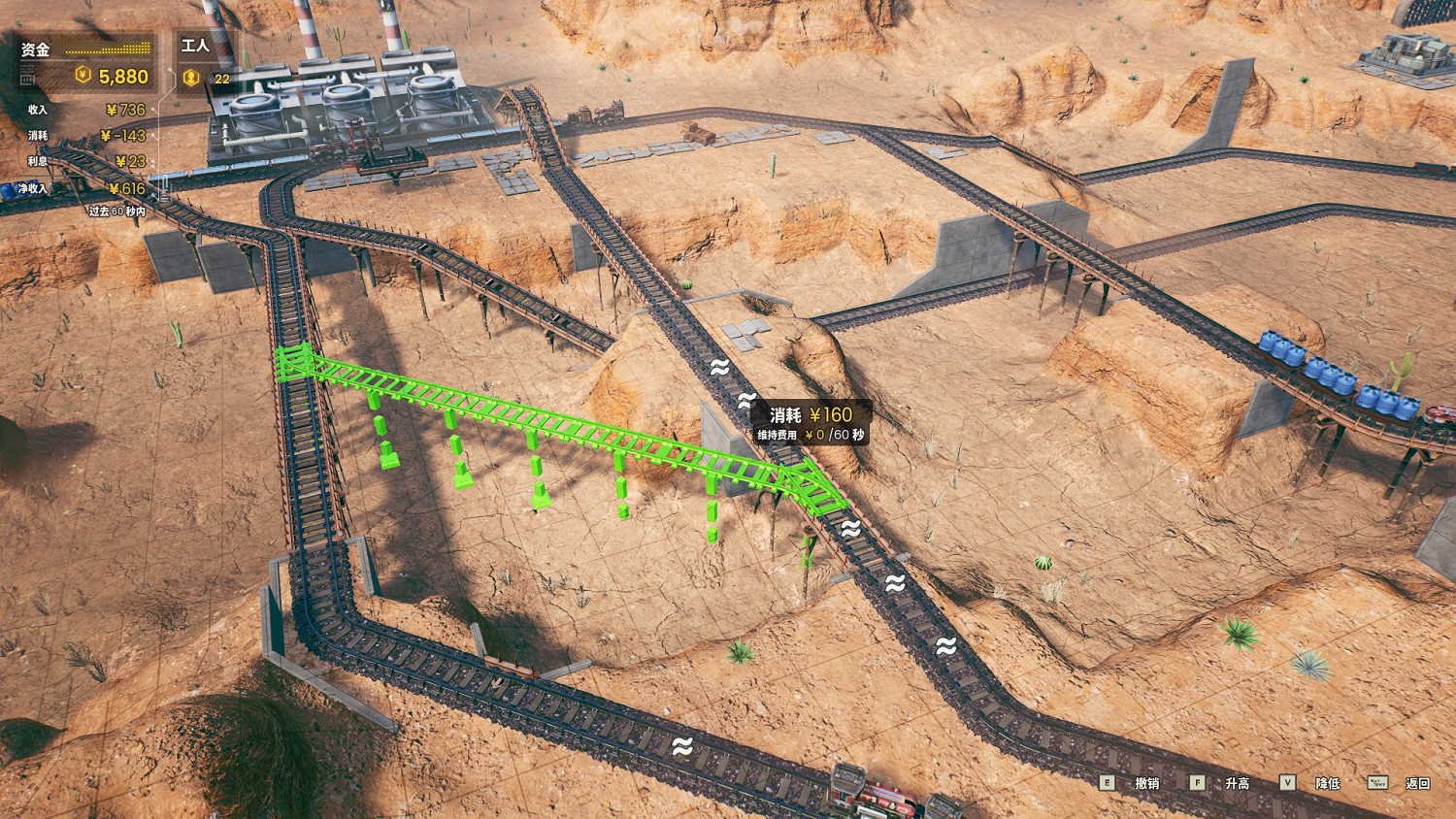Click the dotted funds progress bar in 资金 panel
The height and width of the screenshot is (819, 1456).
[x=109, y=49]
